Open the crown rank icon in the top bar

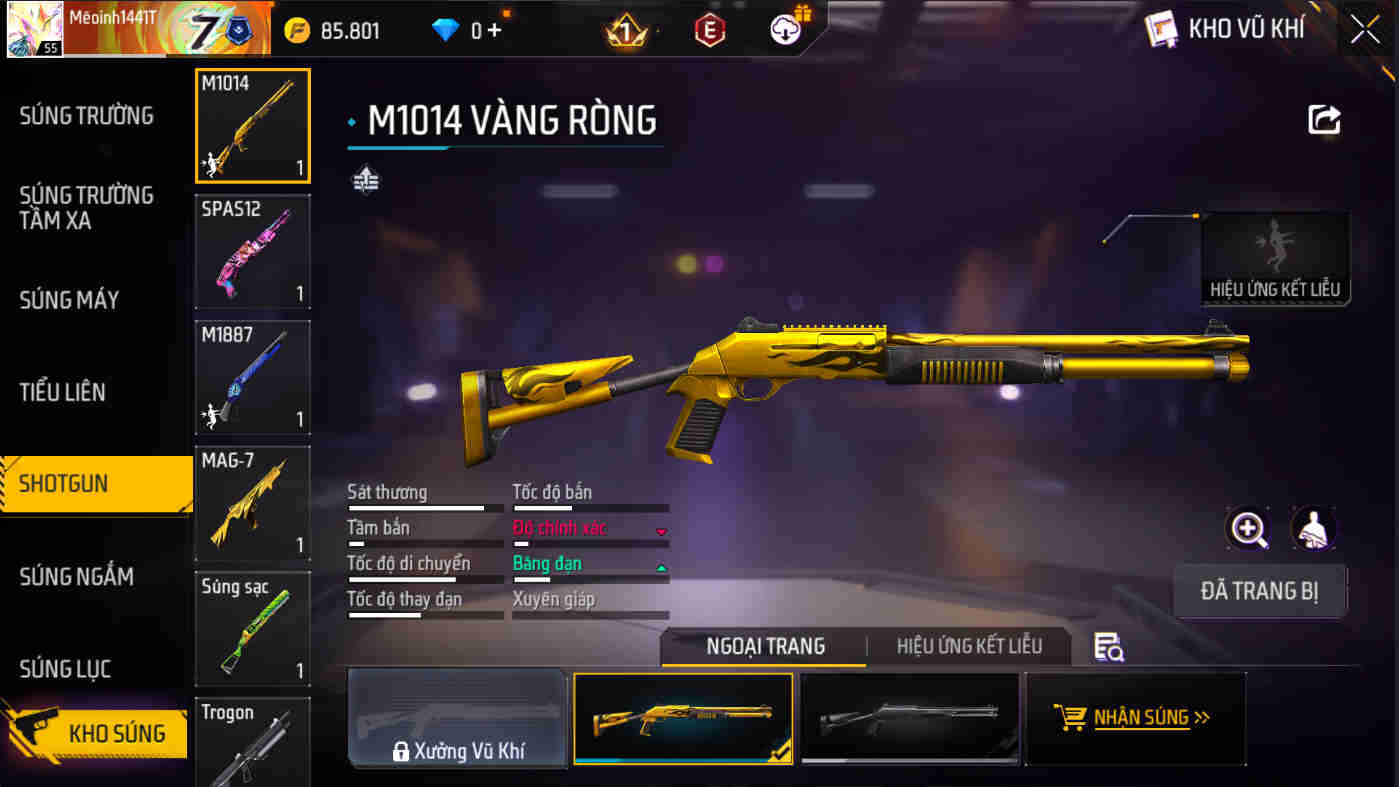pyautogui.click(x=625, y=30)
